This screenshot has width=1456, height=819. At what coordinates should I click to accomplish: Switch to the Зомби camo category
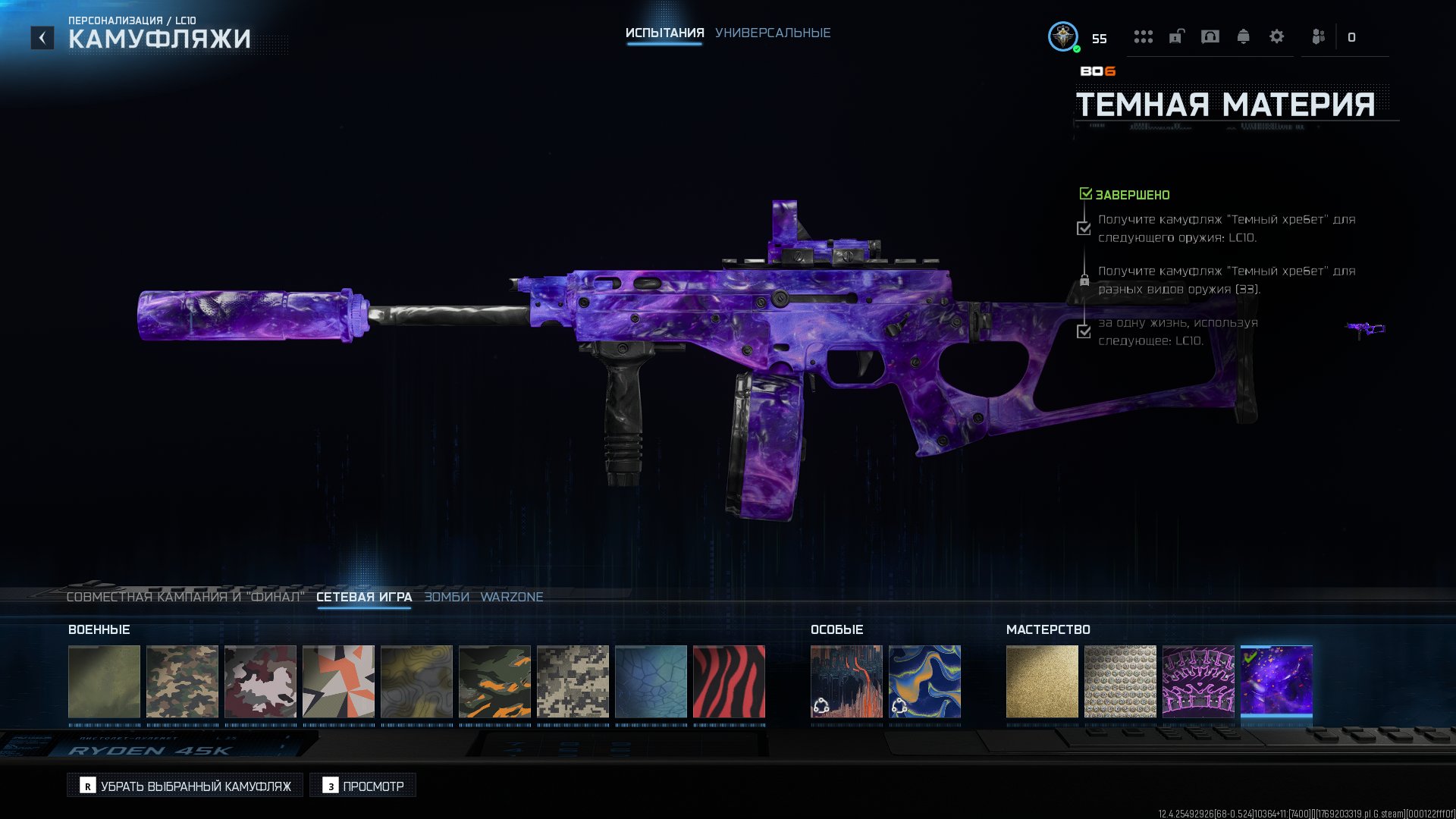(x=447, y=597)
